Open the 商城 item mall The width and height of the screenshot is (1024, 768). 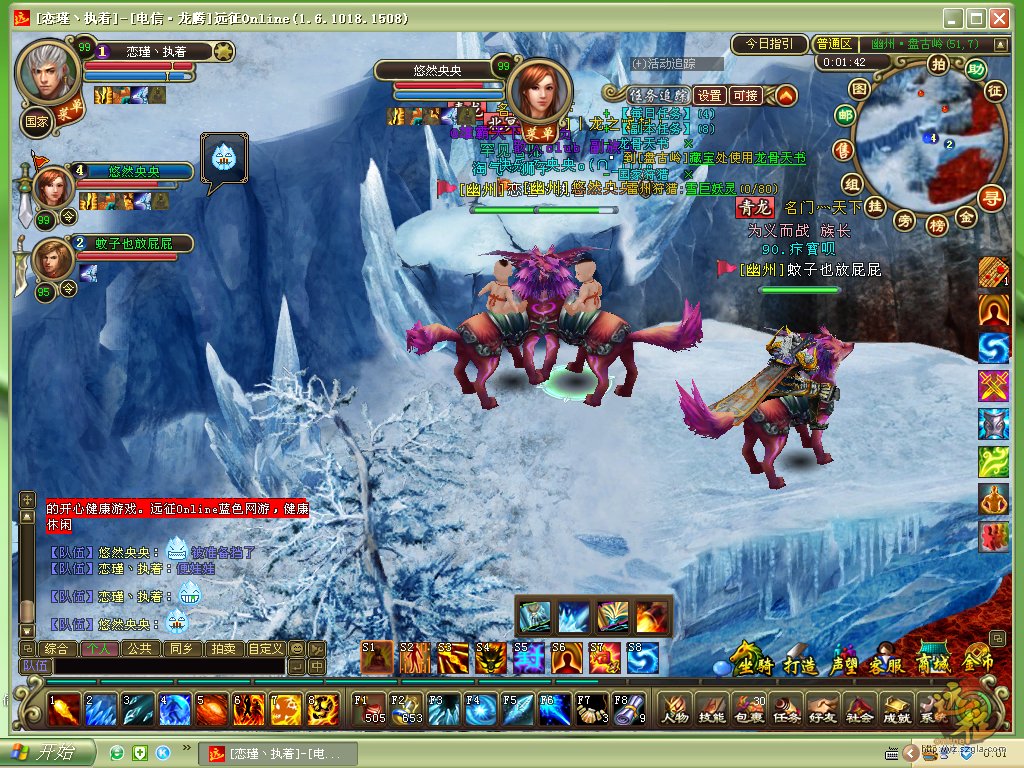935,660
